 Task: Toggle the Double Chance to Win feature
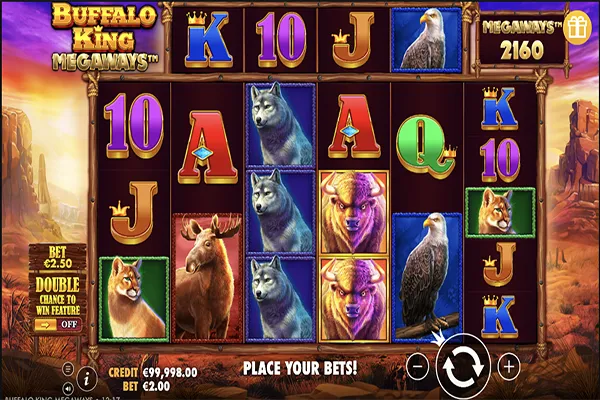click(x=59, y=323)
